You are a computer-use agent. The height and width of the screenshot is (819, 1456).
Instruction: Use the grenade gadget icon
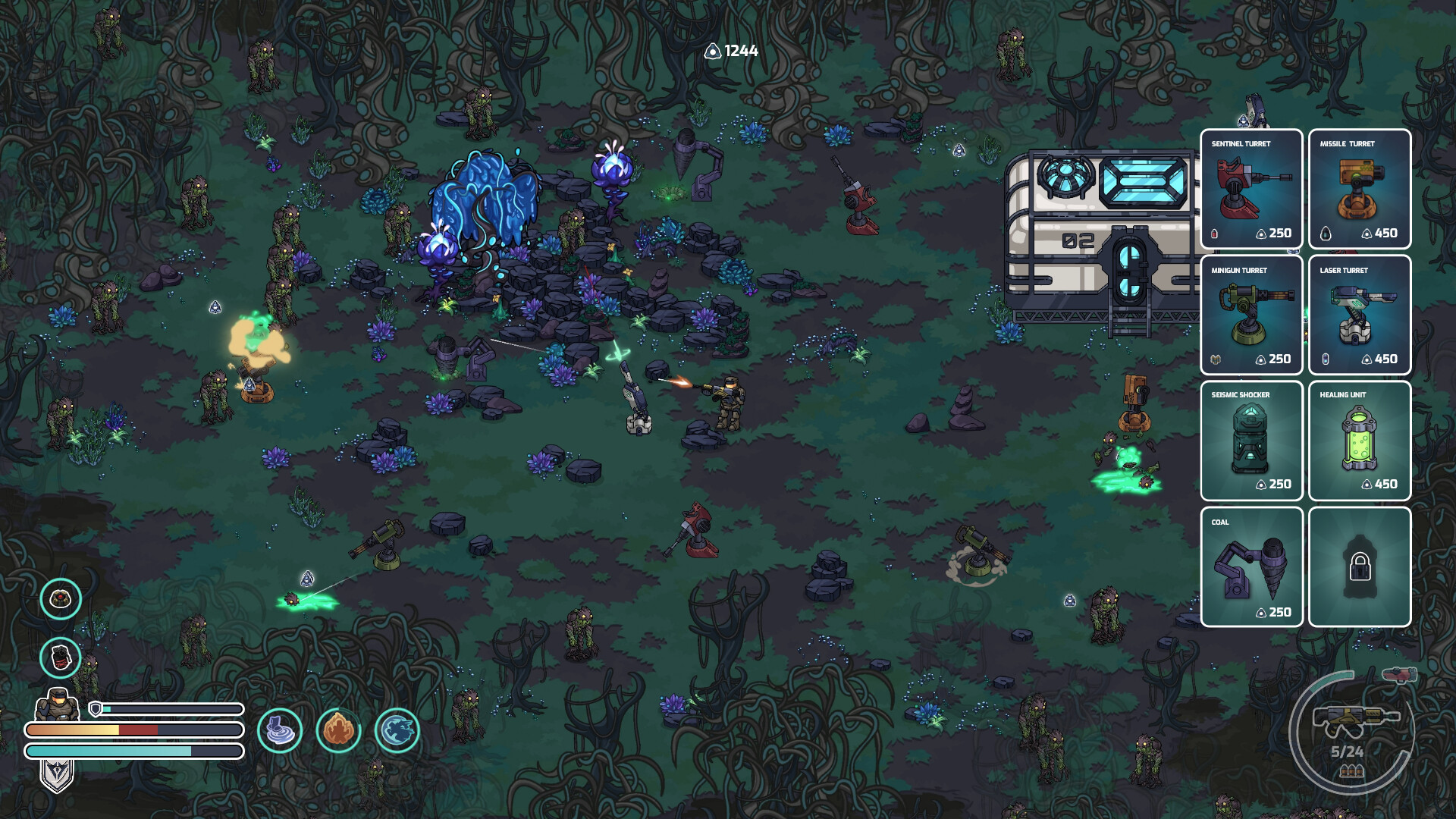[61, 657]
